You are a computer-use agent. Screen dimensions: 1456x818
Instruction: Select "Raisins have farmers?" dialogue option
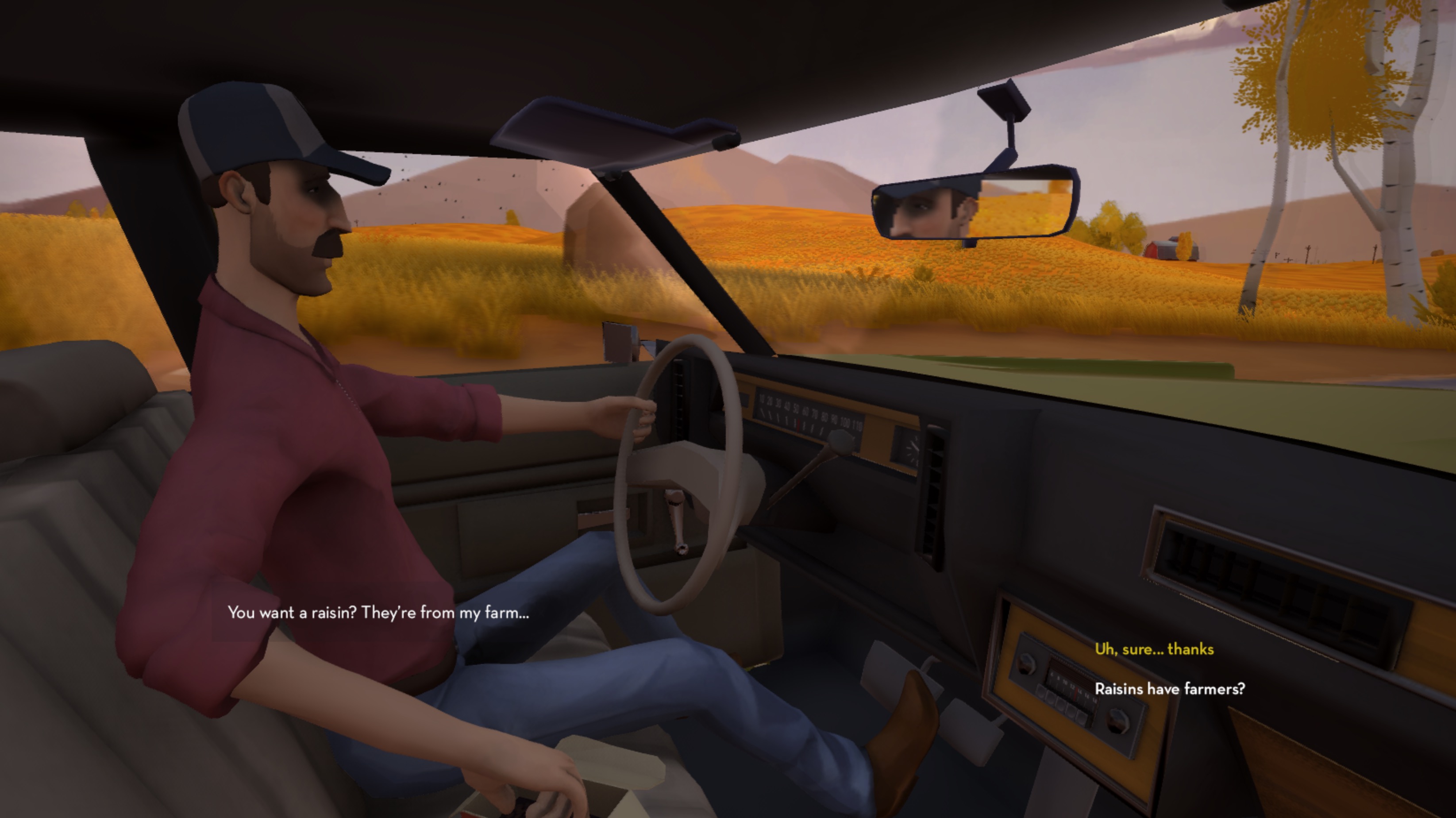point(1169,689)
